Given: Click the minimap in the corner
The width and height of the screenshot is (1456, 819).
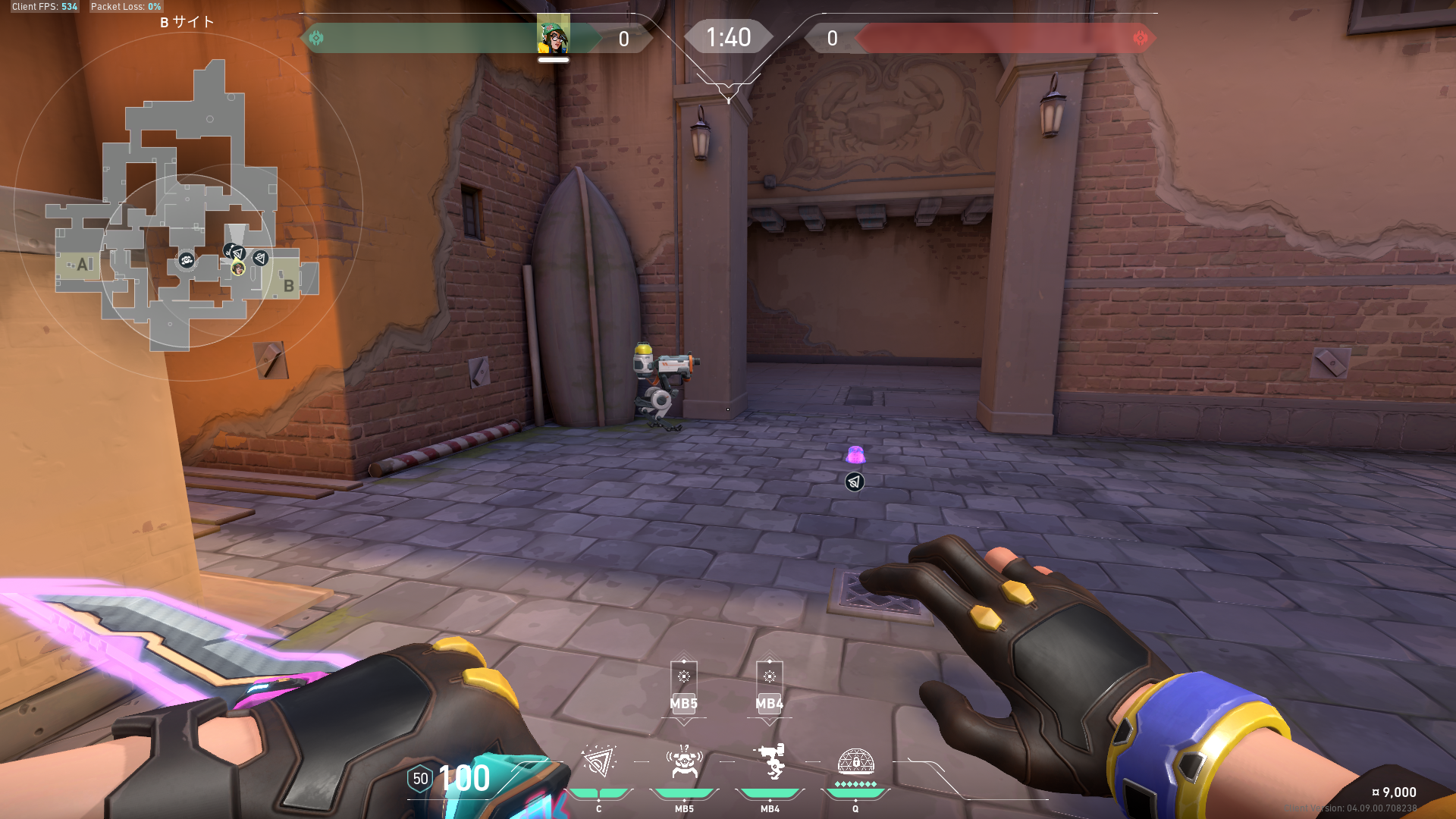Looking at the screenshot, I should [x=187, y=206].
